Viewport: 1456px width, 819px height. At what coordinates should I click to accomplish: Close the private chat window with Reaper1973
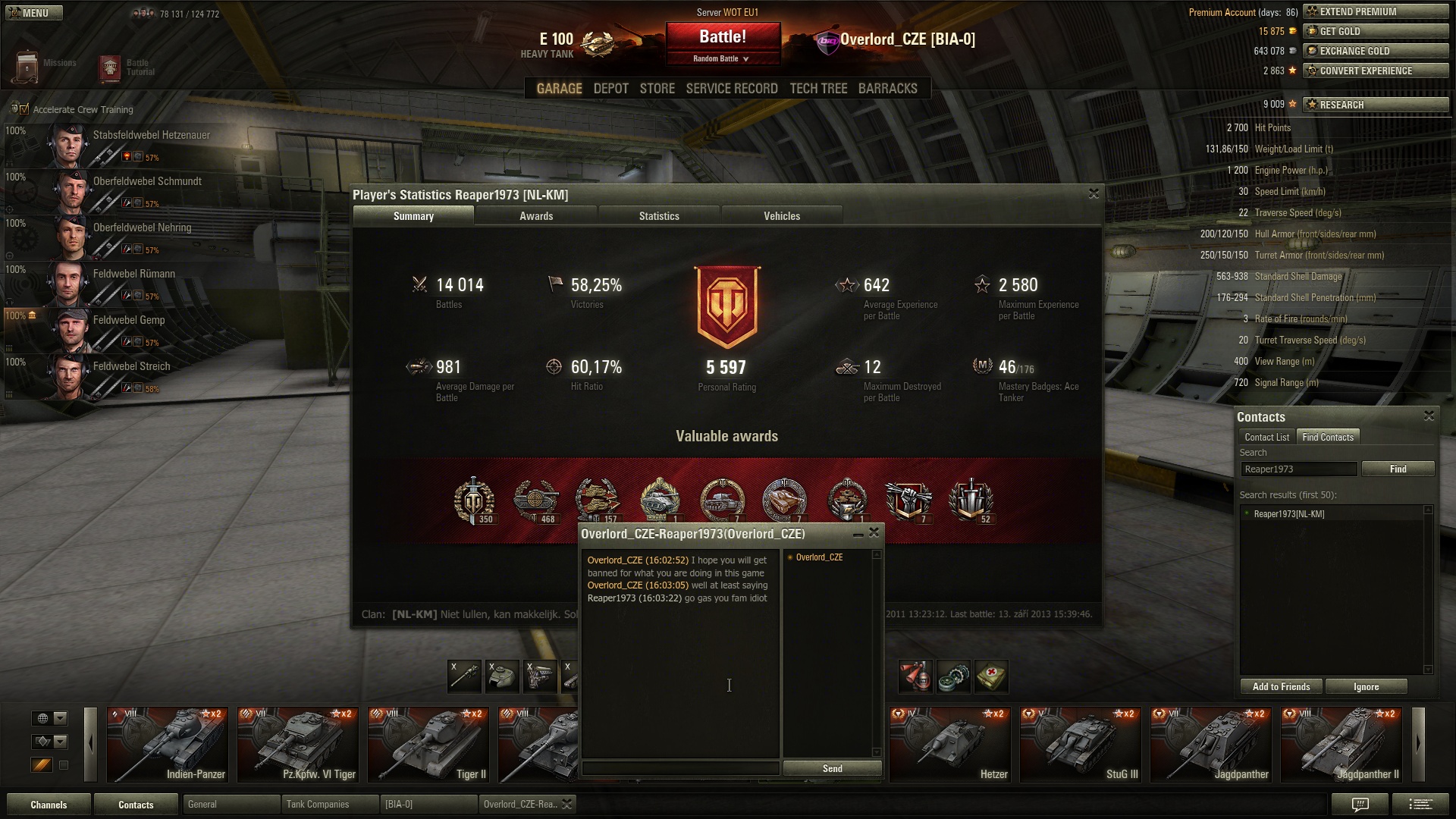(874, 533)
